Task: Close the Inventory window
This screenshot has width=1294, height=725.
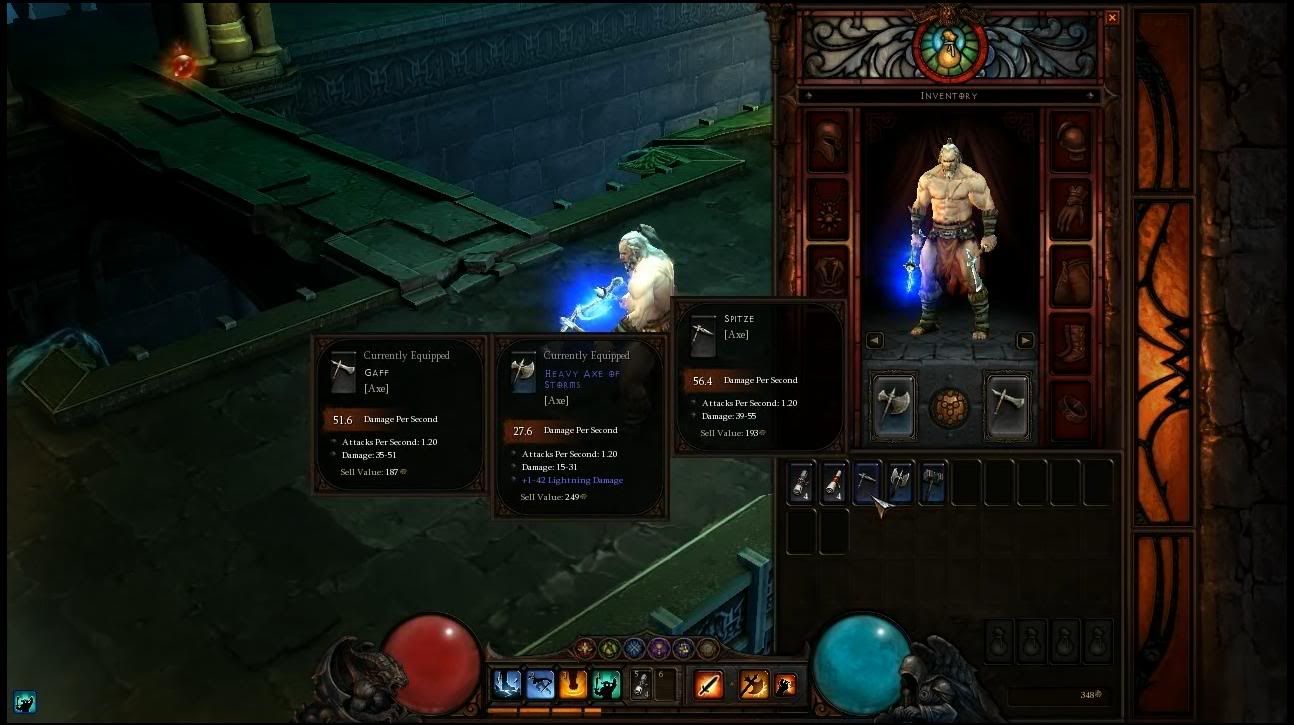Action: click(1111, 17)
